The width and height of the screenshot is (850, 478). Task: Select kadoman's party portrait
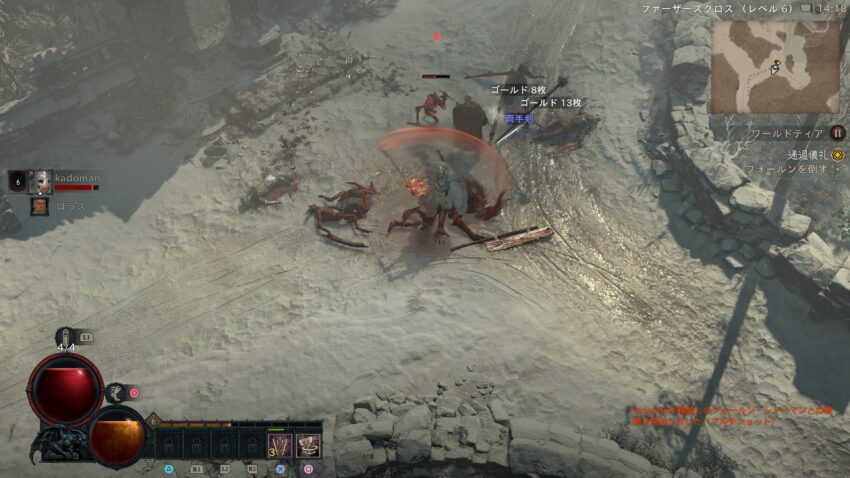click(x=41, y=181)
